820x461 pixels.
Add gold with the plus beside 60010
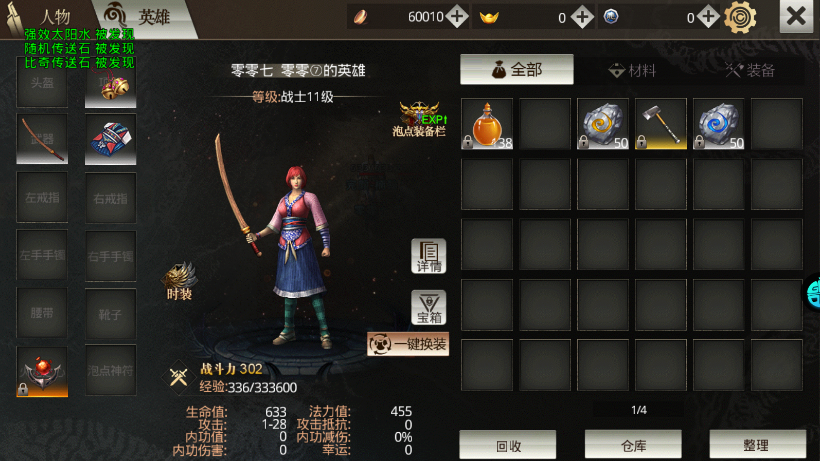[457, 16]
